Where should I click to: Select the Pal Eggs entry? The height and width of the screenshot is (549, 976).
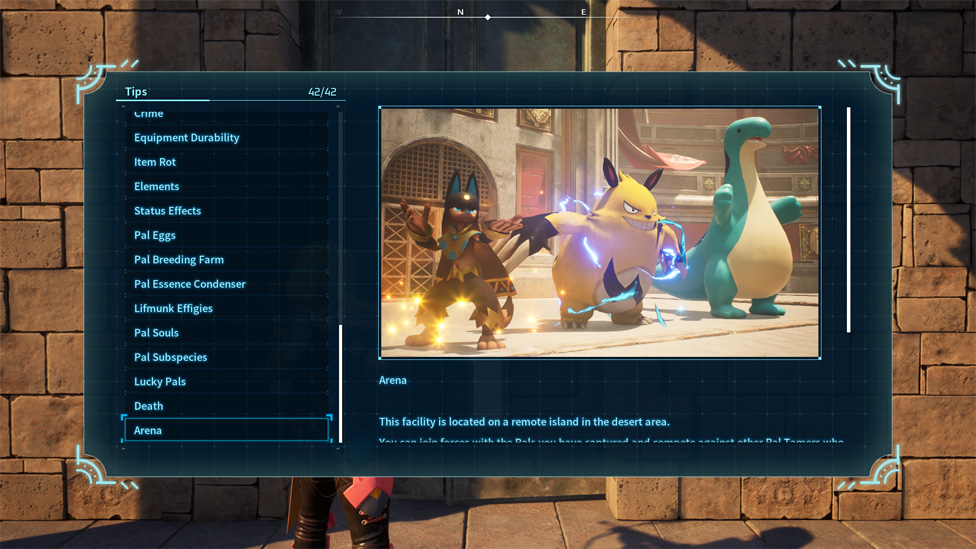[155, 236]
